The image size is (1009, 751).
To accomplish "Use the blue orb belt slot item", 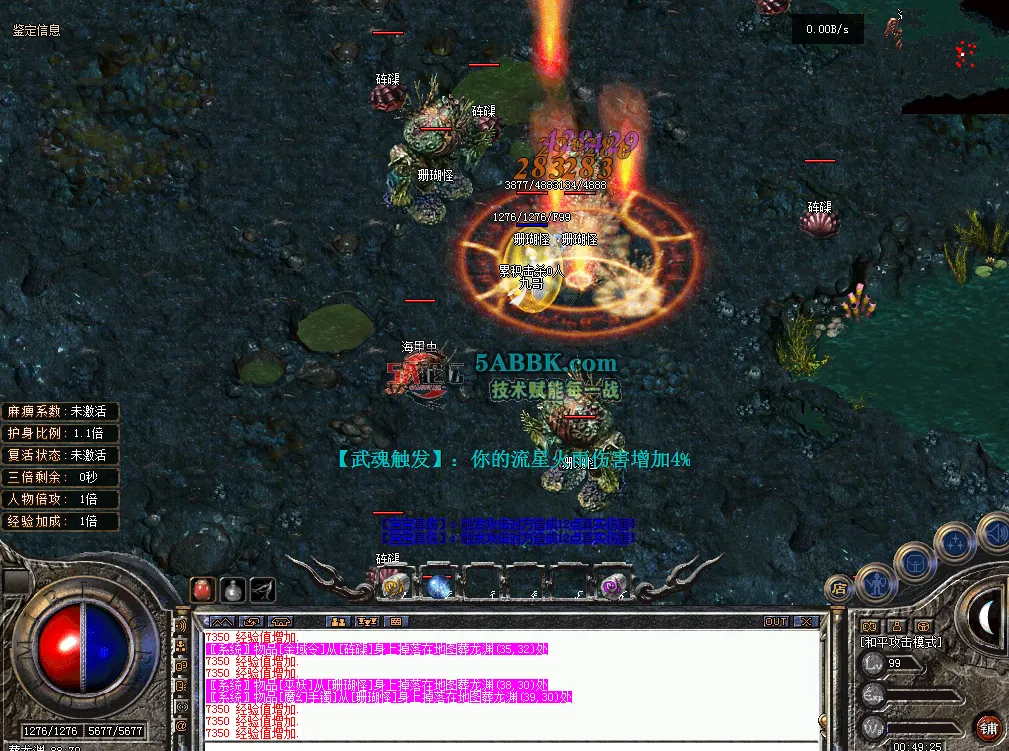I will tap(438, 586).
